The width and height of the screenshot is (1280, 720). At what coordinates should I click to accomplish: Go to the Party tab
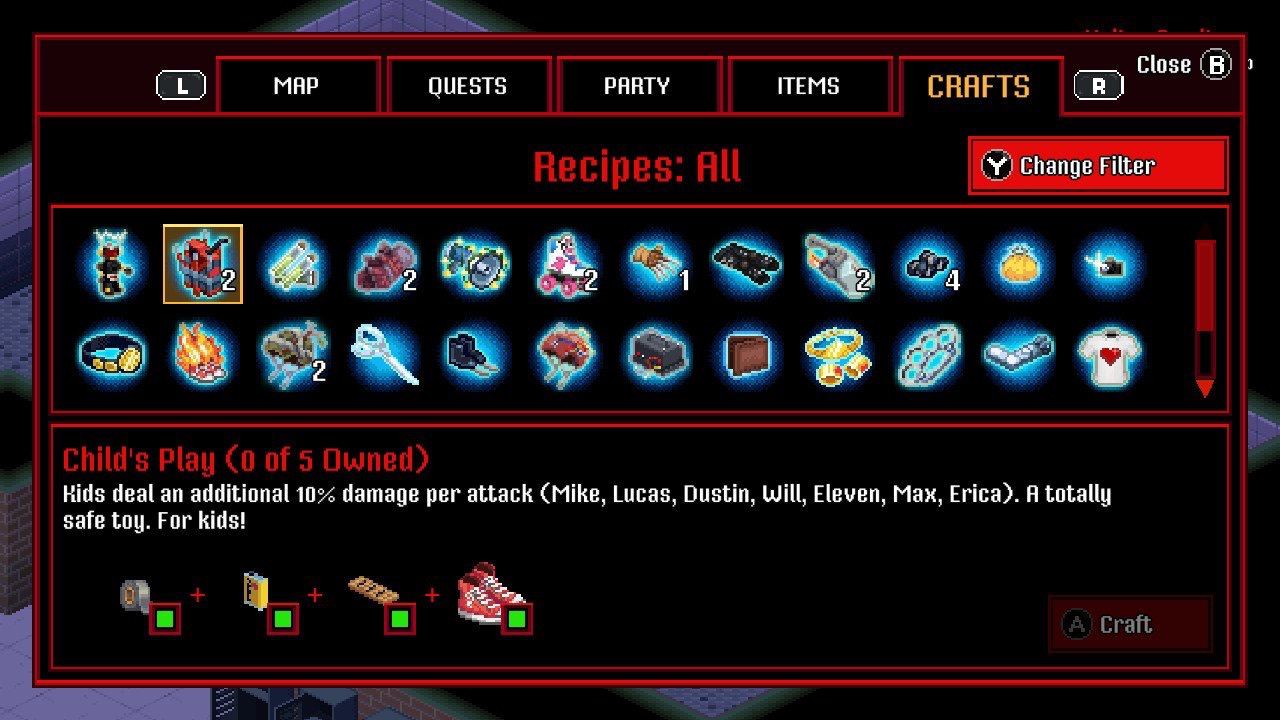coord(637,86)
